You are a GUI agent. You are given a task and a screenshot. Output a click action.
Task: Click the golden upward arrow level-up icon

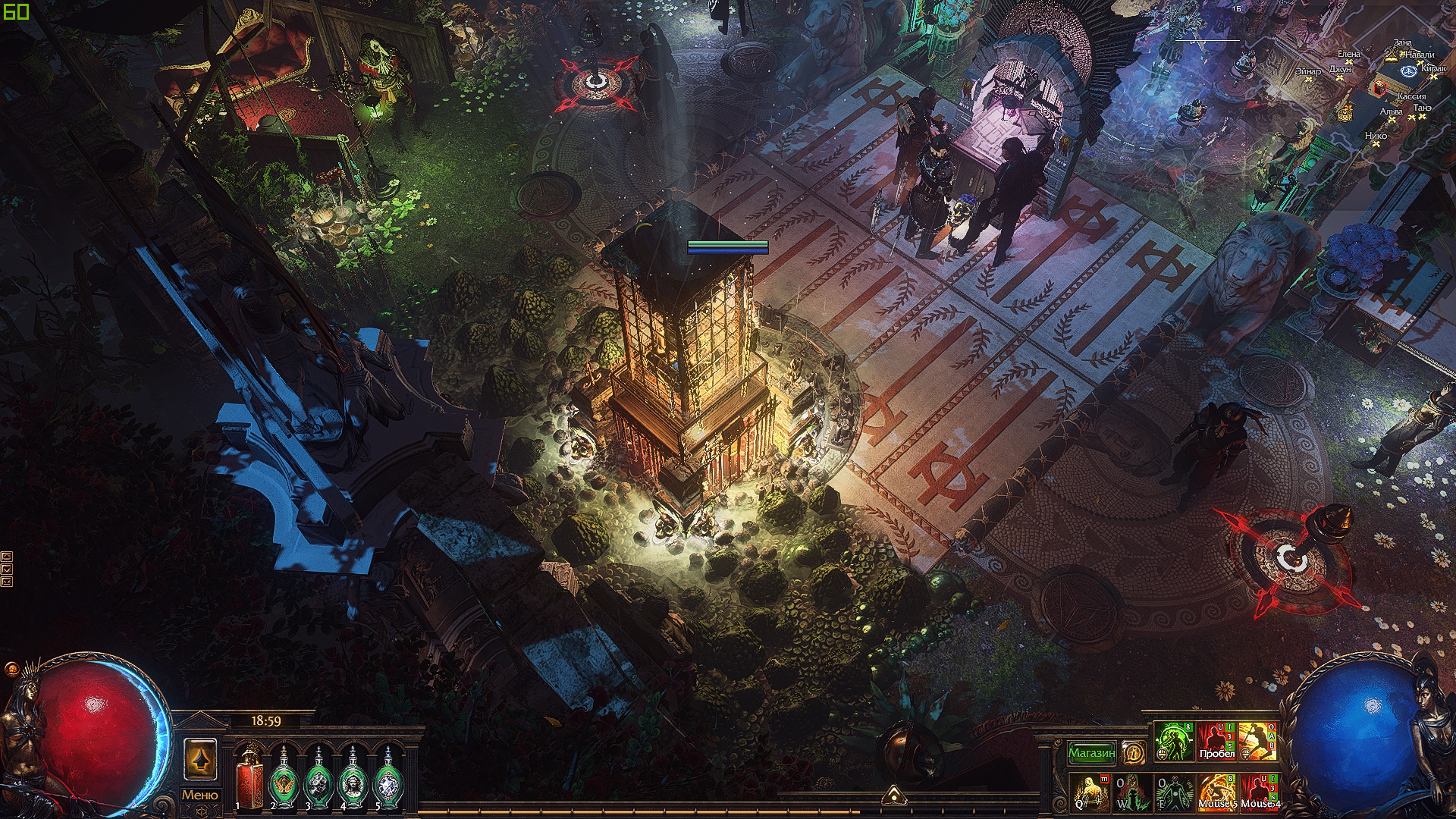click(200, 759)
